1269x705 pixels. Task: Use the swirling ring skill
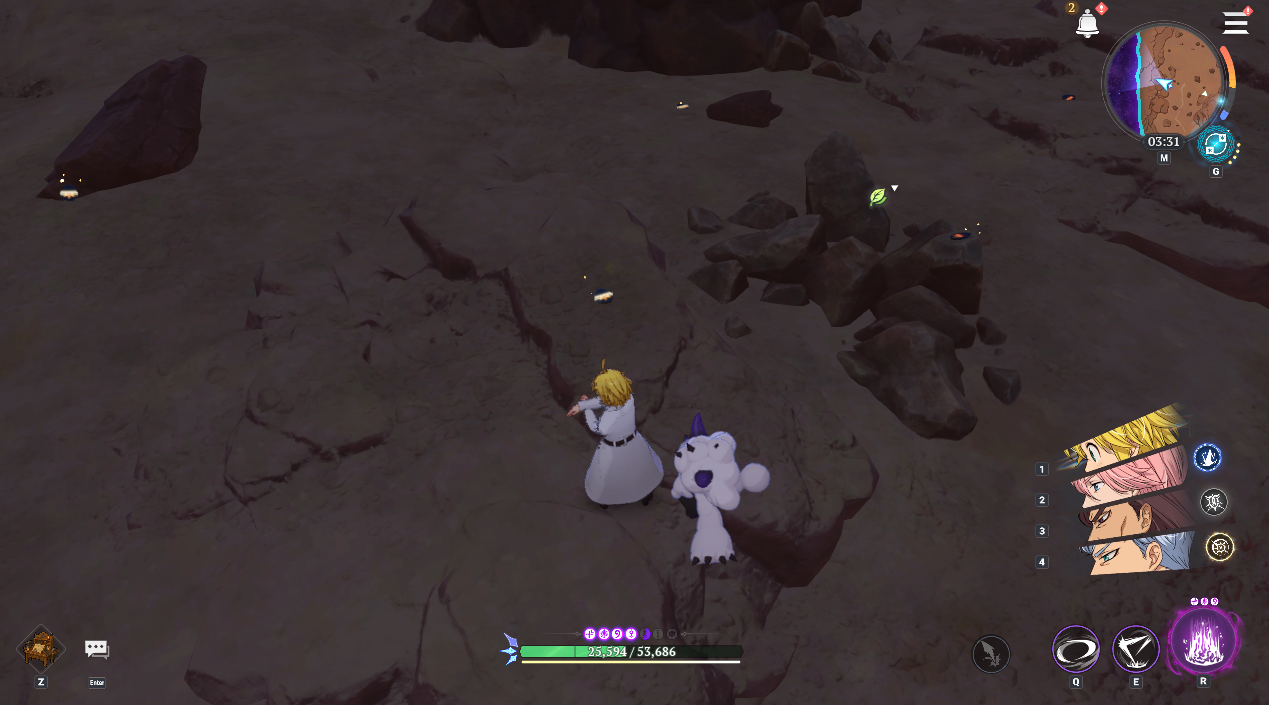pos(1076,650)
